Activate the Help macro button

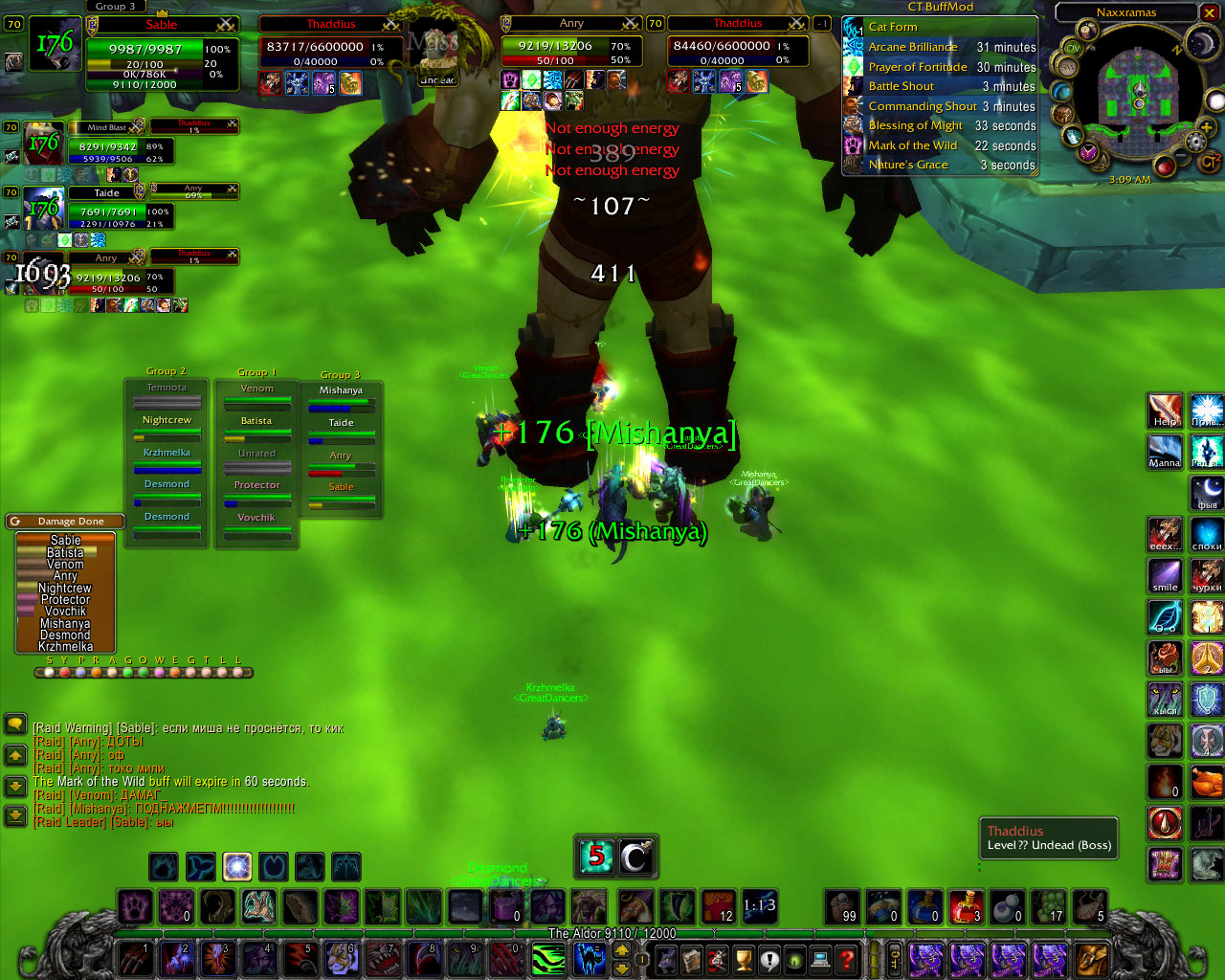(x=1165, y=412)
